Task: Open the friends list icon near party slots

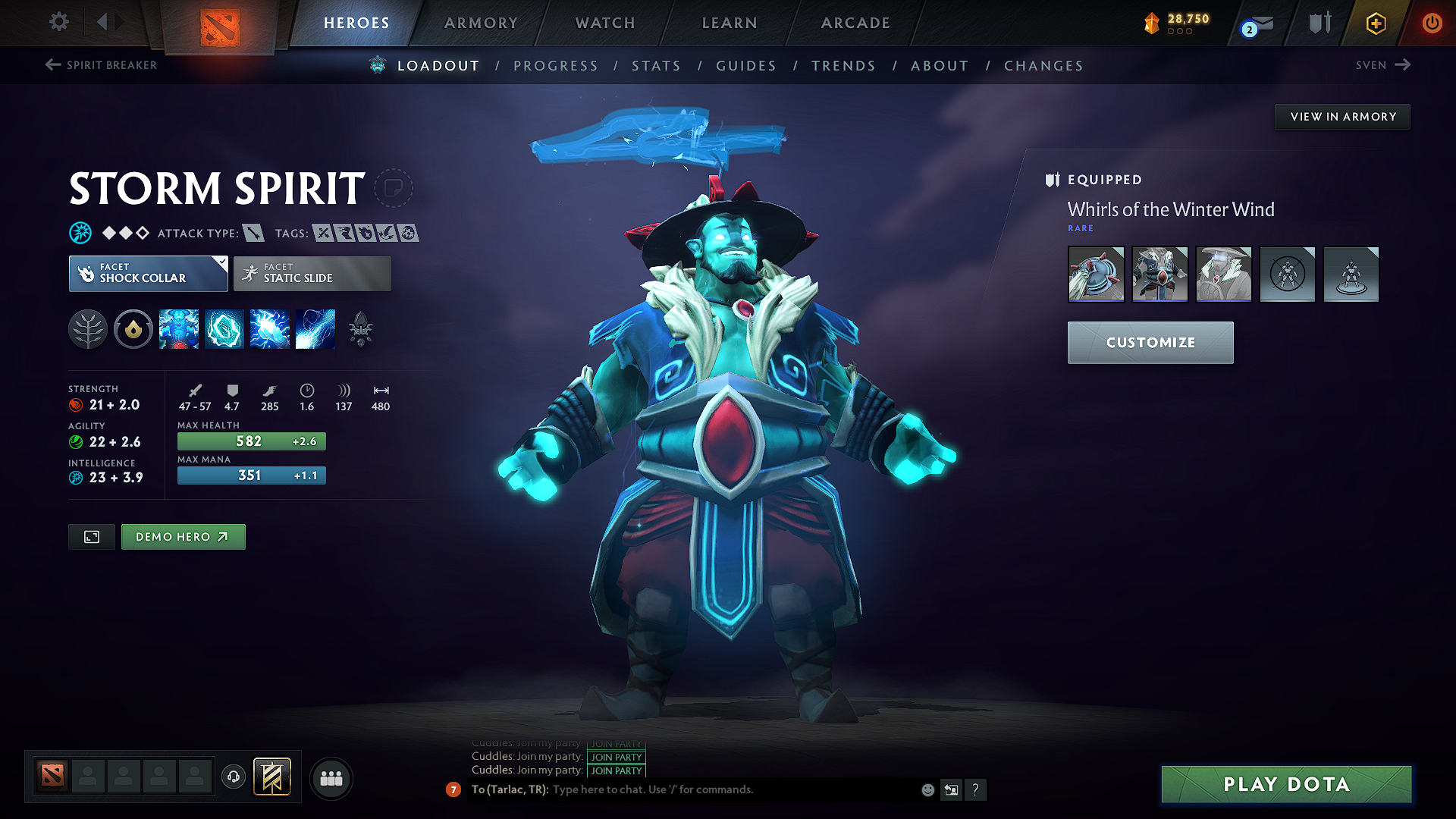Action: point(331,779)
